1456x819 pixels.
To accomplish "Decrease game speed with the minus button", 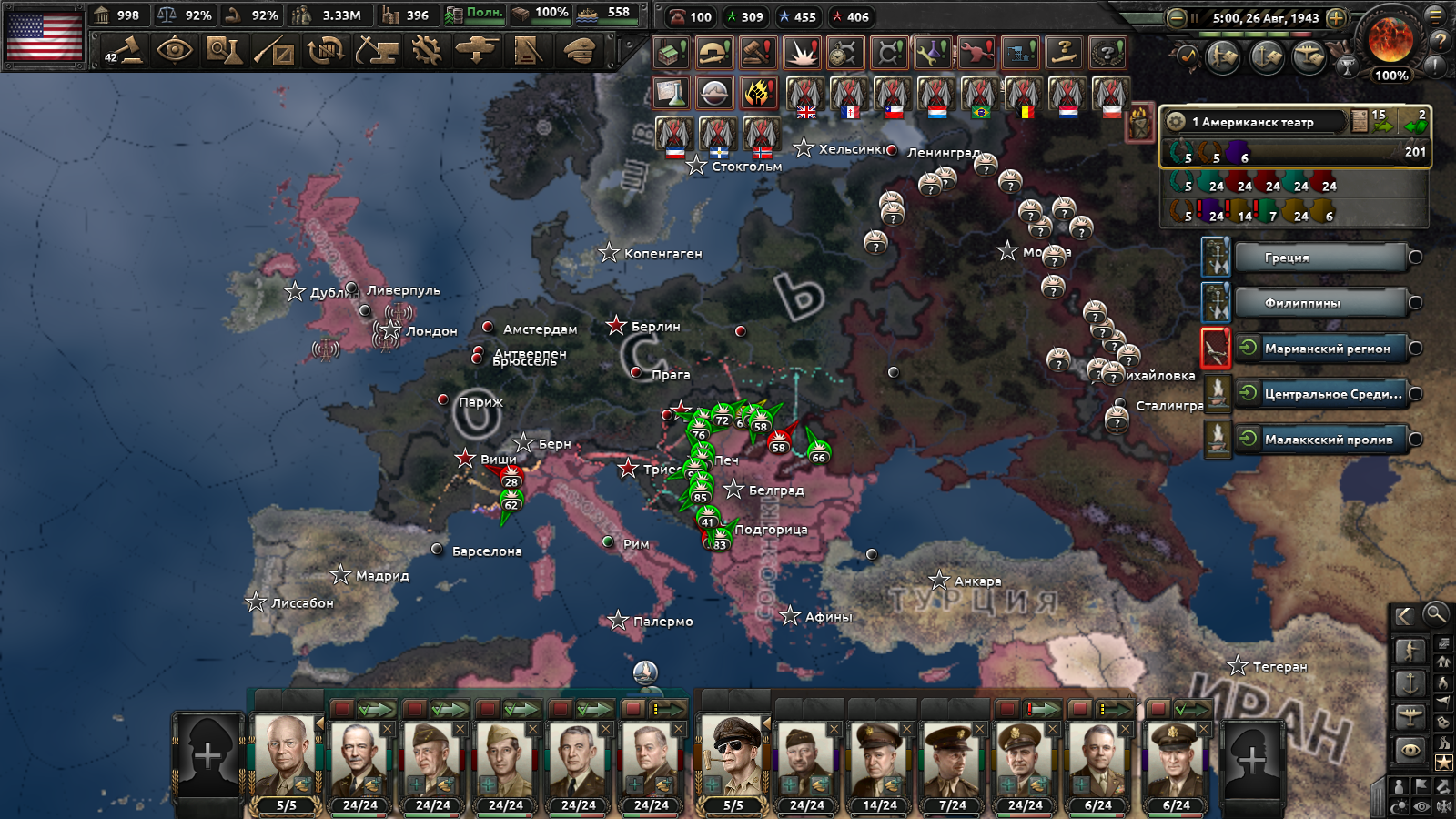I will click(1176, 17).
